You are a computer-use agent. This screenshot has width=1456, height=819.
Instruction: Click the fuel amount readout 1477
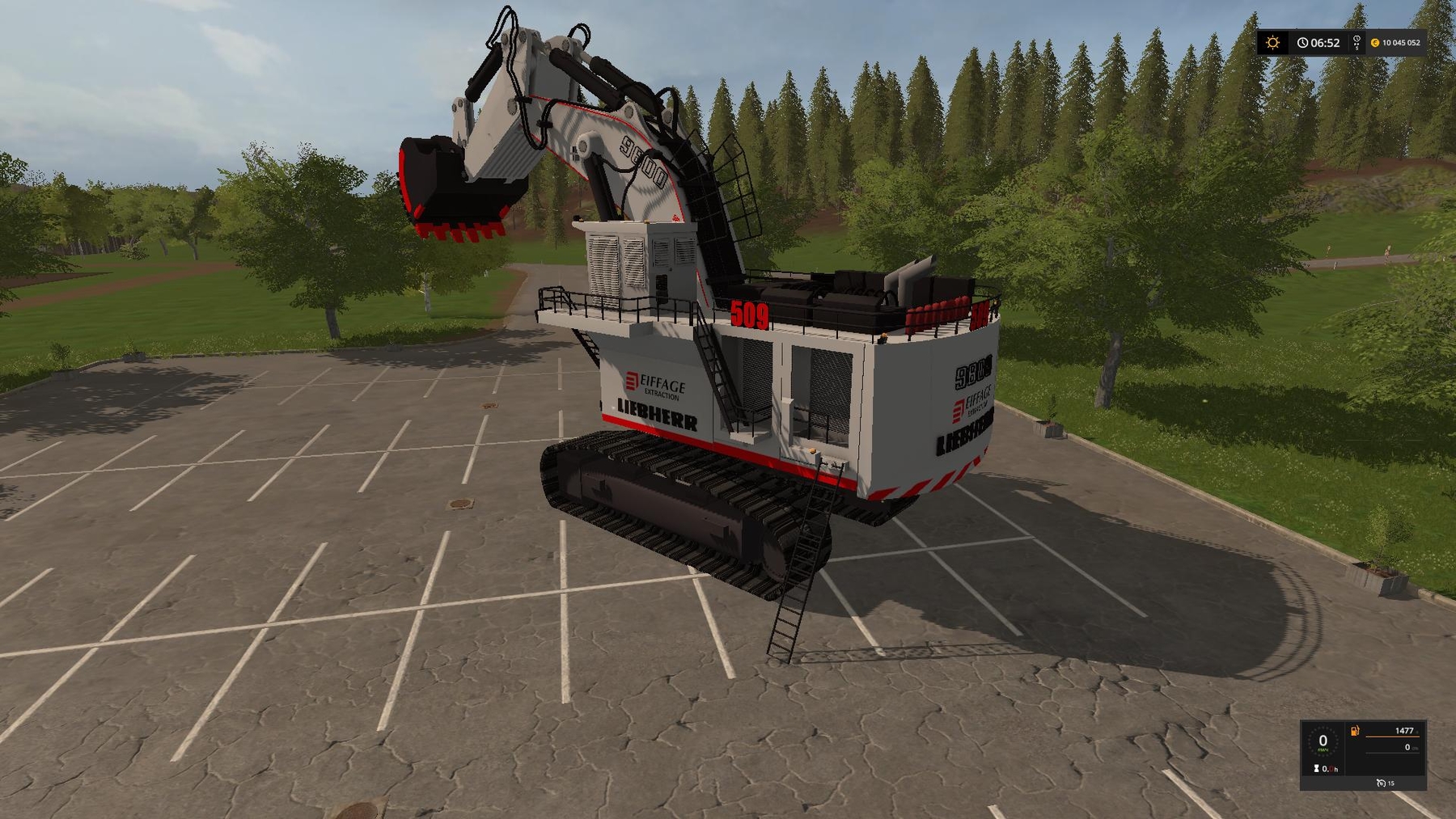point(1405,730)
